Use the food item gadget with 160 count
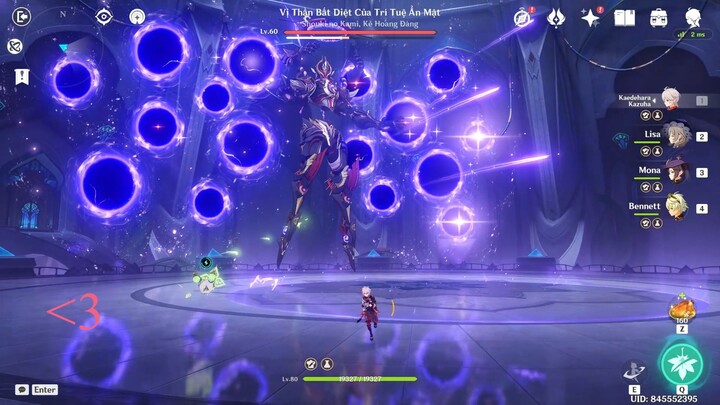 pos(682,309)
